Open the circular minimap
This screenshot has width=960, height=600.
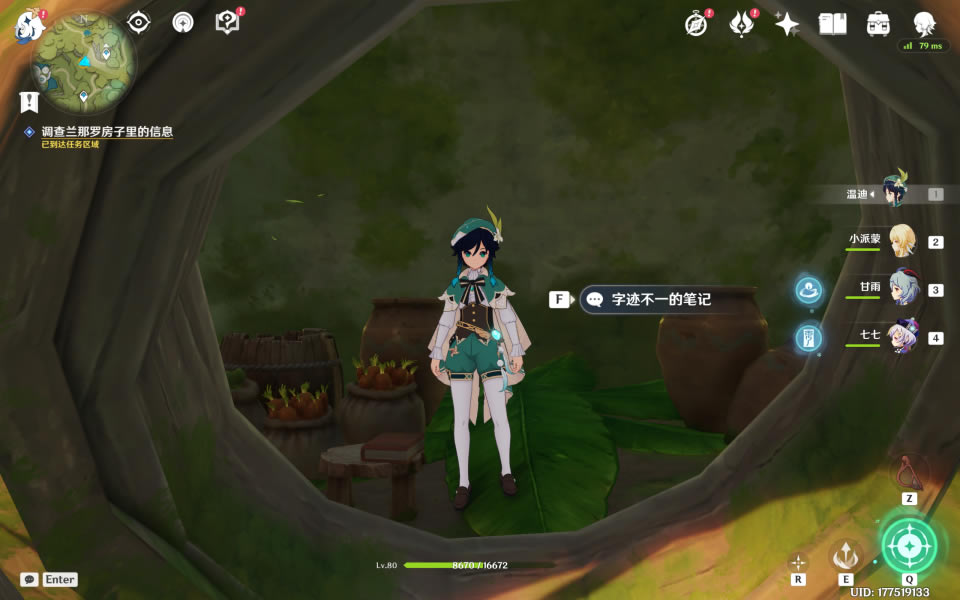pos(84,62)
